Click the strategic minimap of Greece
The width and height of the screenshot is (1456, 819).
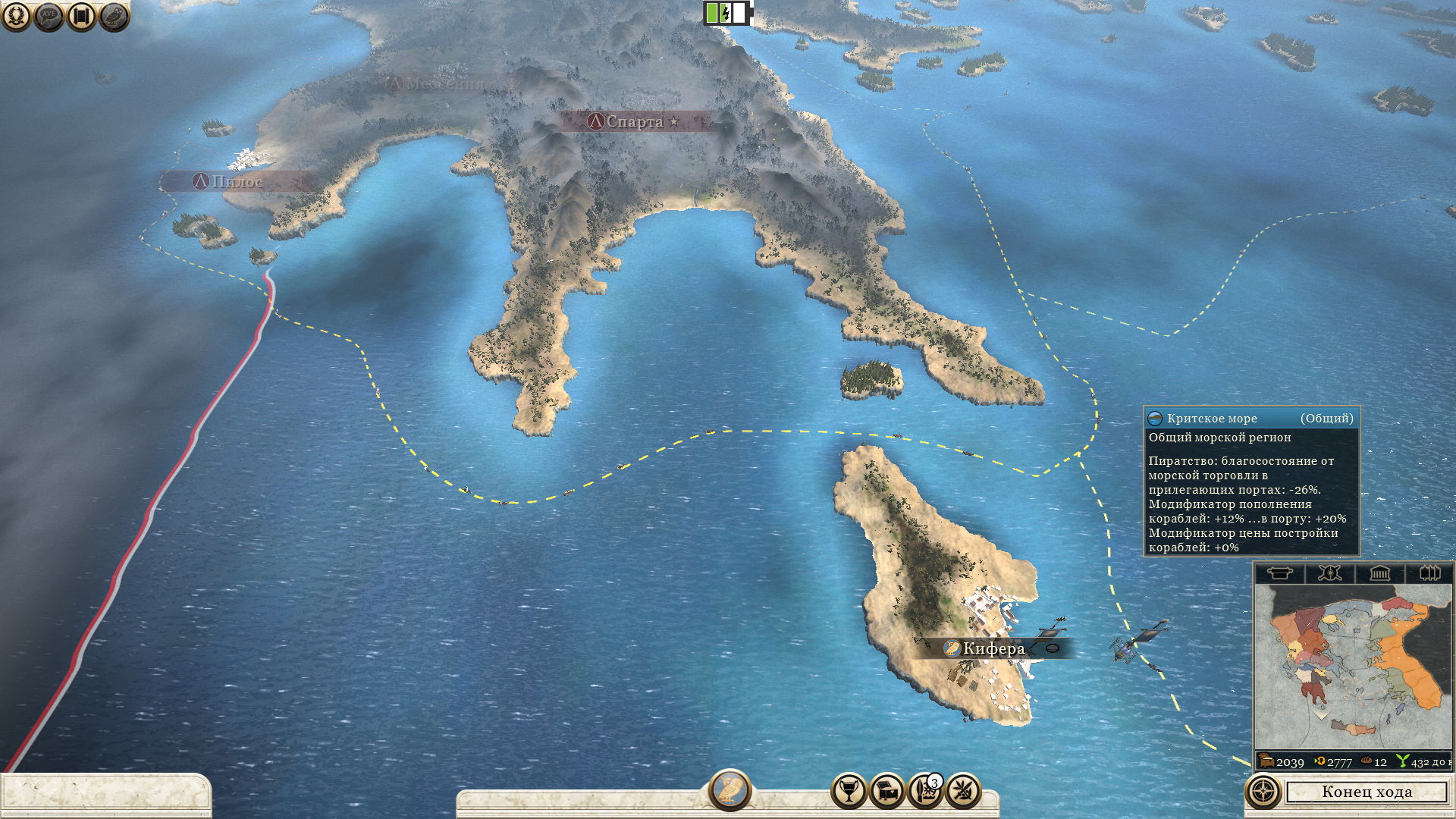[x=1352, y=667]
